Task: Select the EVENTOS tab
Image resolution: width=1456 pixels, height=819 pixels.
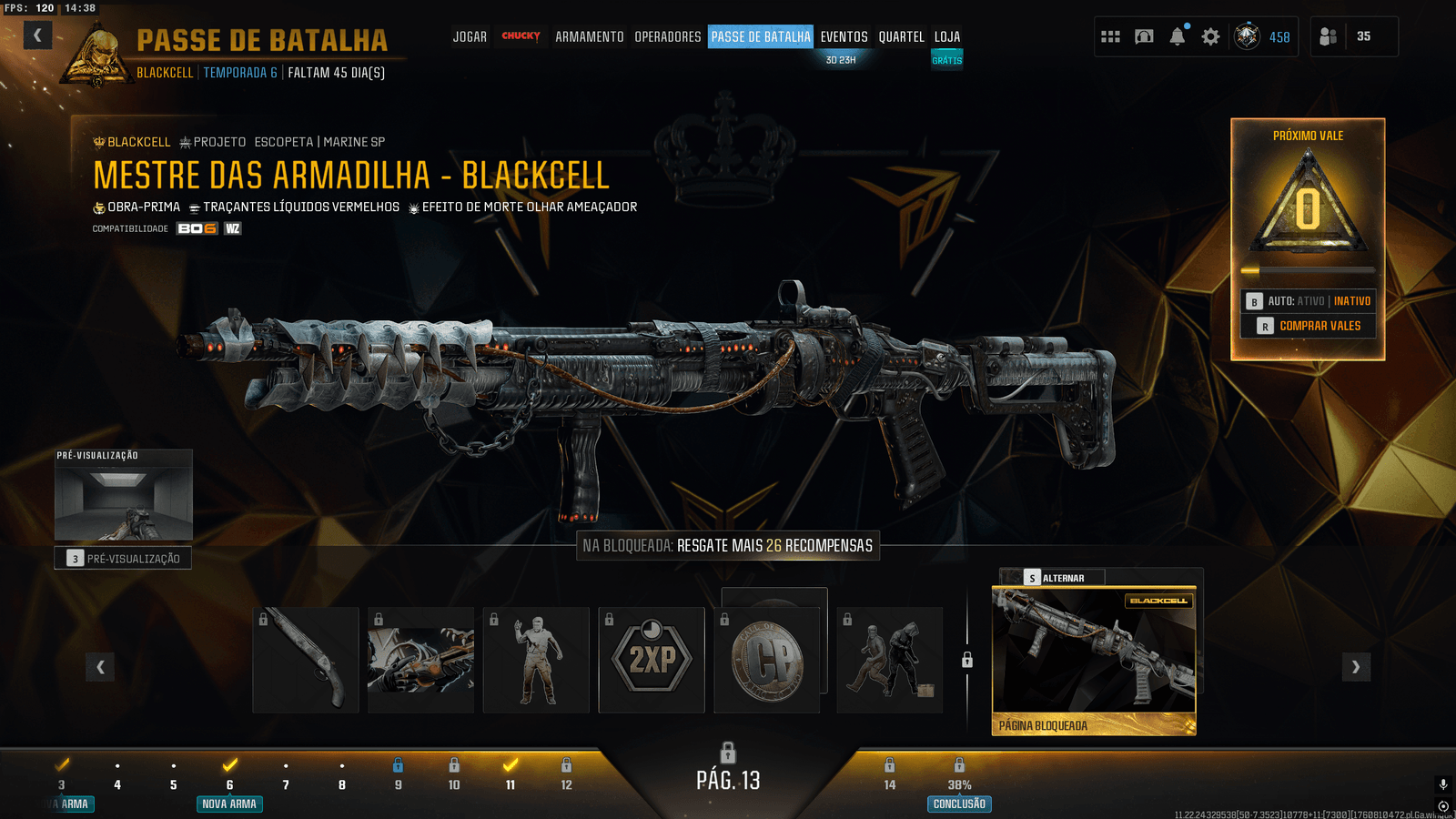Action: [844, 37]
